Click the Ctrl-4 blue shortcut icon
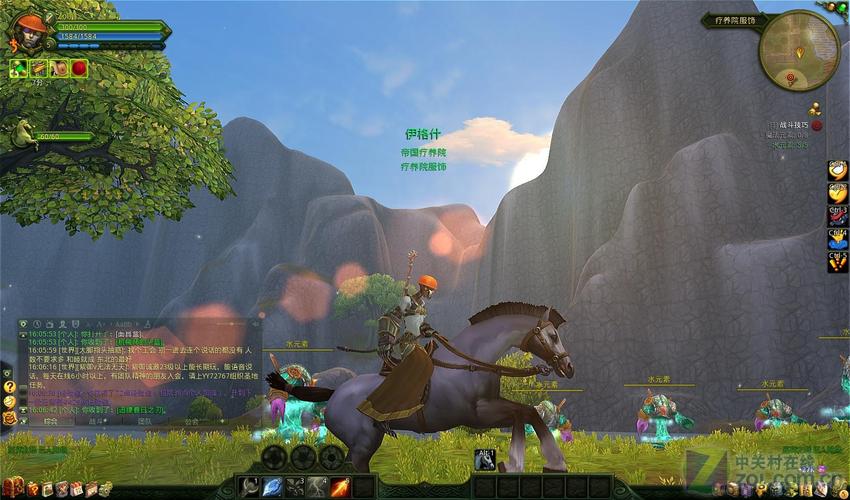 (x=837, y=240)
